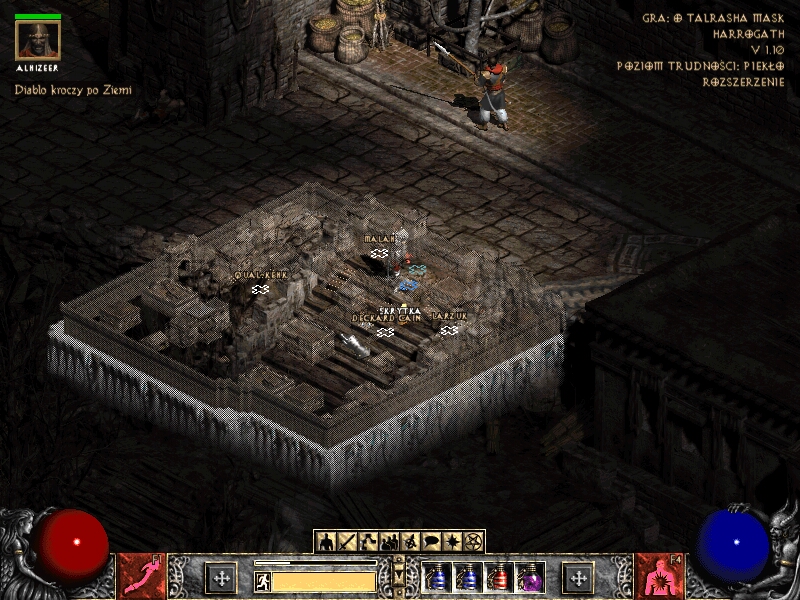Show the skill tree panel
Viewport: 800px width, 600px height.
coord(368,542)
